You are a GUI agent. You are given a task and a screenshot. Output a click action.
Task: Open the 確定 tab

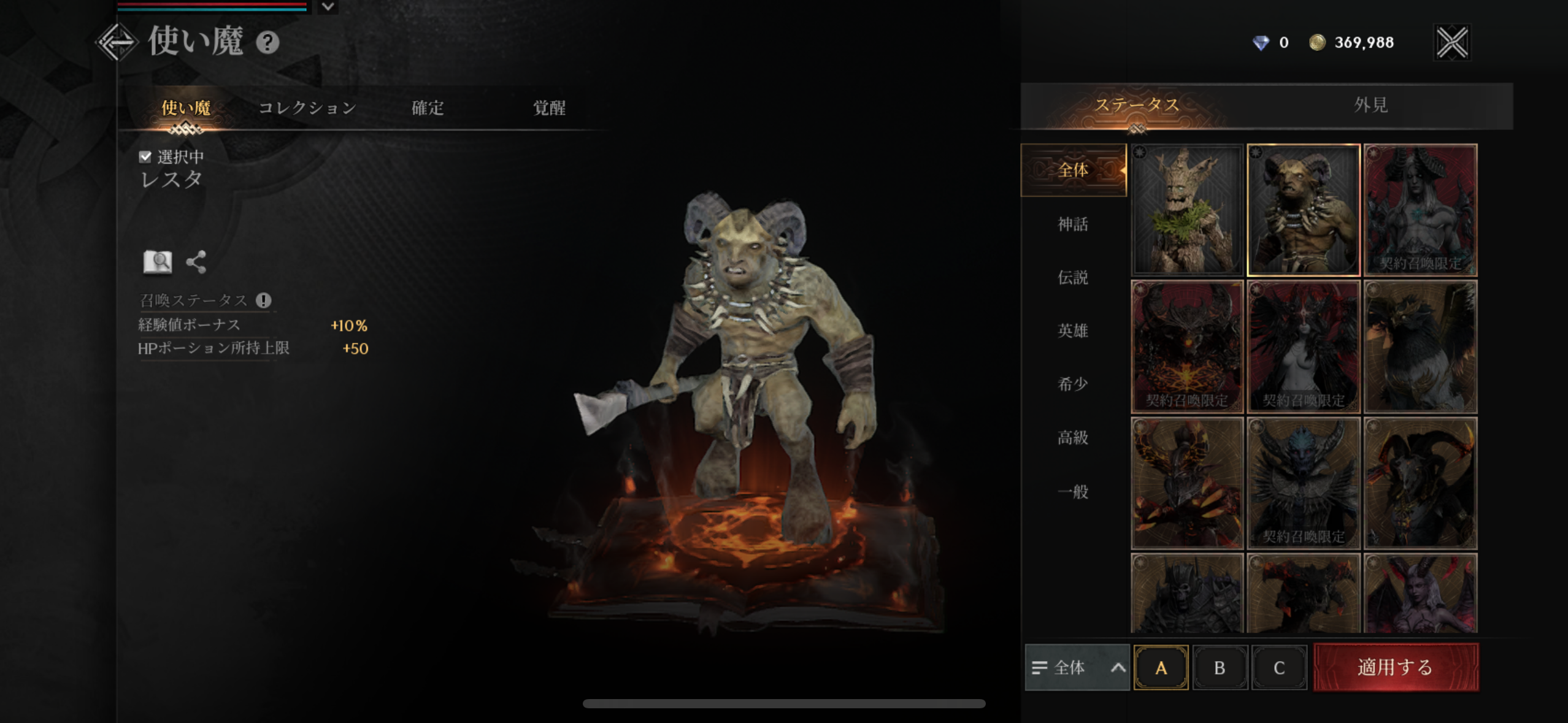click(428, 108)
